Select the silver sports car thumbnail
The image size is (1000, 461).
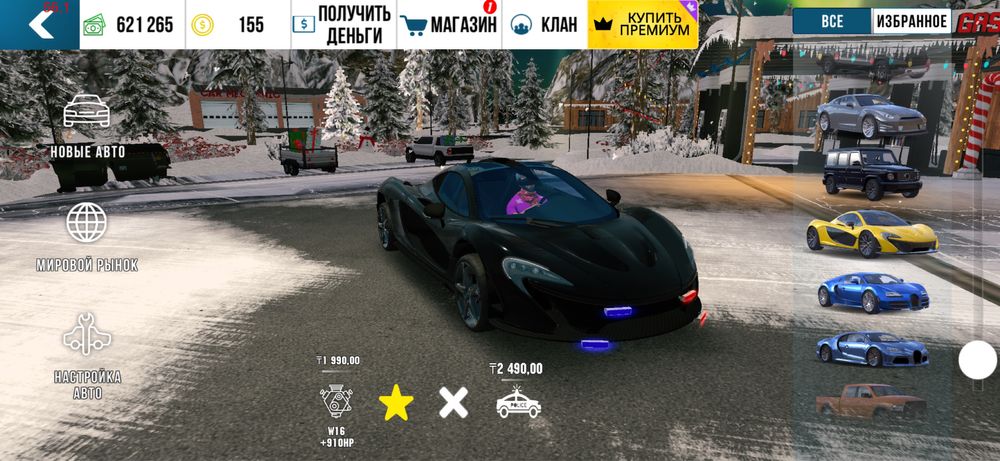(869, 115)
